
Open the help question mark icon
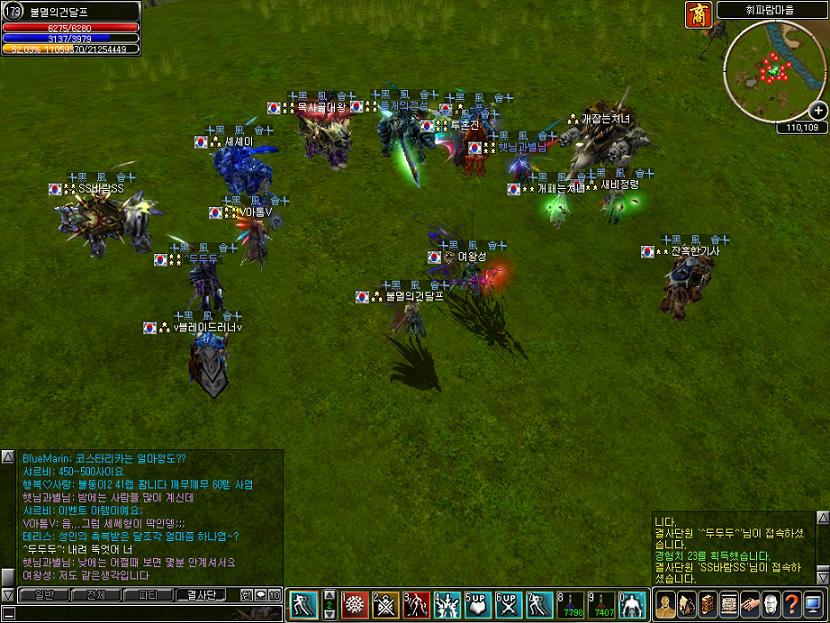(790, 604)
